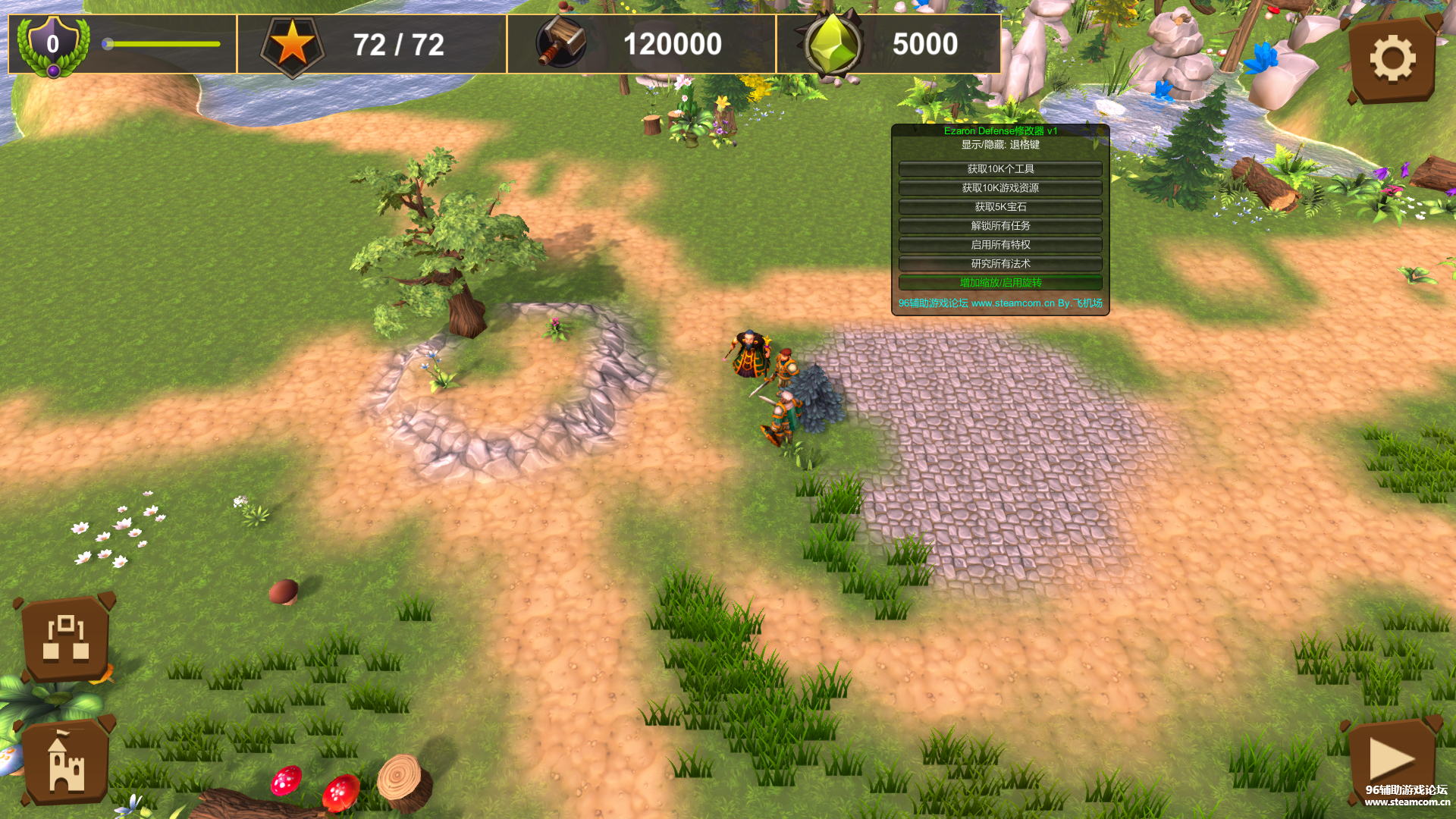This screenshot has width=1456, height=819.
Task: Start the level with the play arrow
Action: tap(1392, 758)
